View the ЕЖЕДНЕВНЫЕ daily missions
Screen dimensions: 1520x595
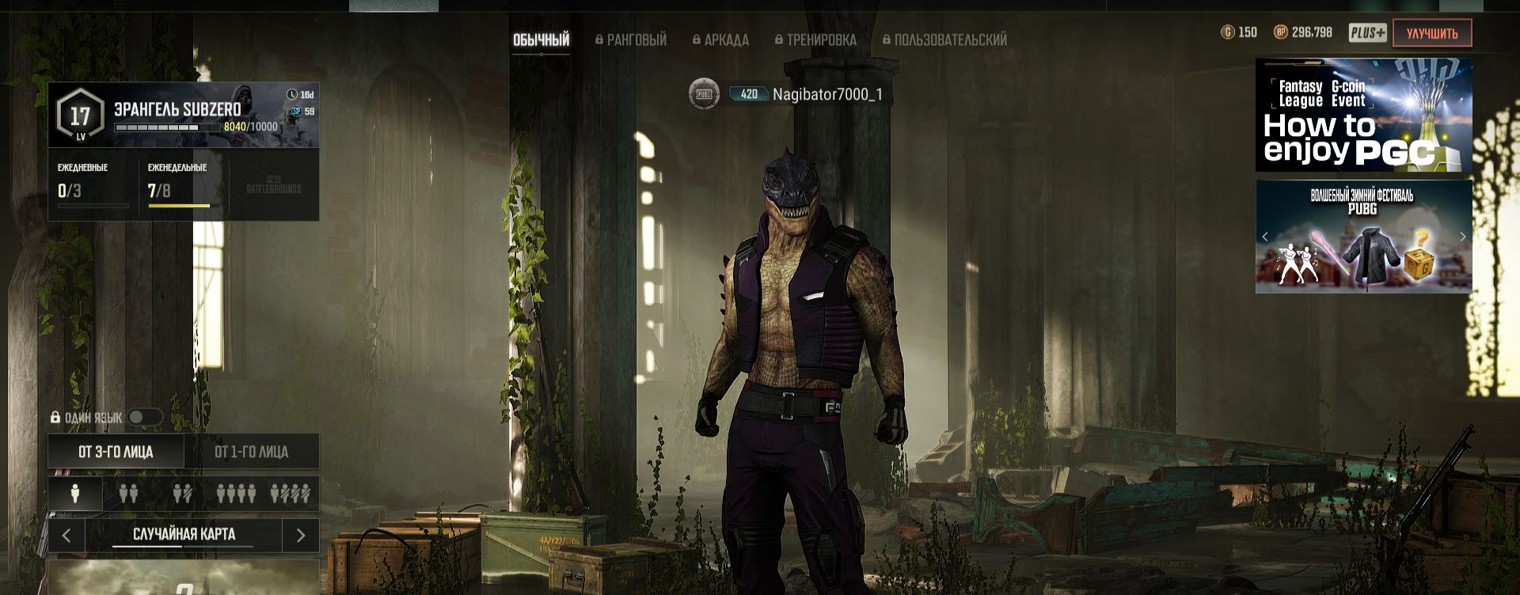point(92,184)
